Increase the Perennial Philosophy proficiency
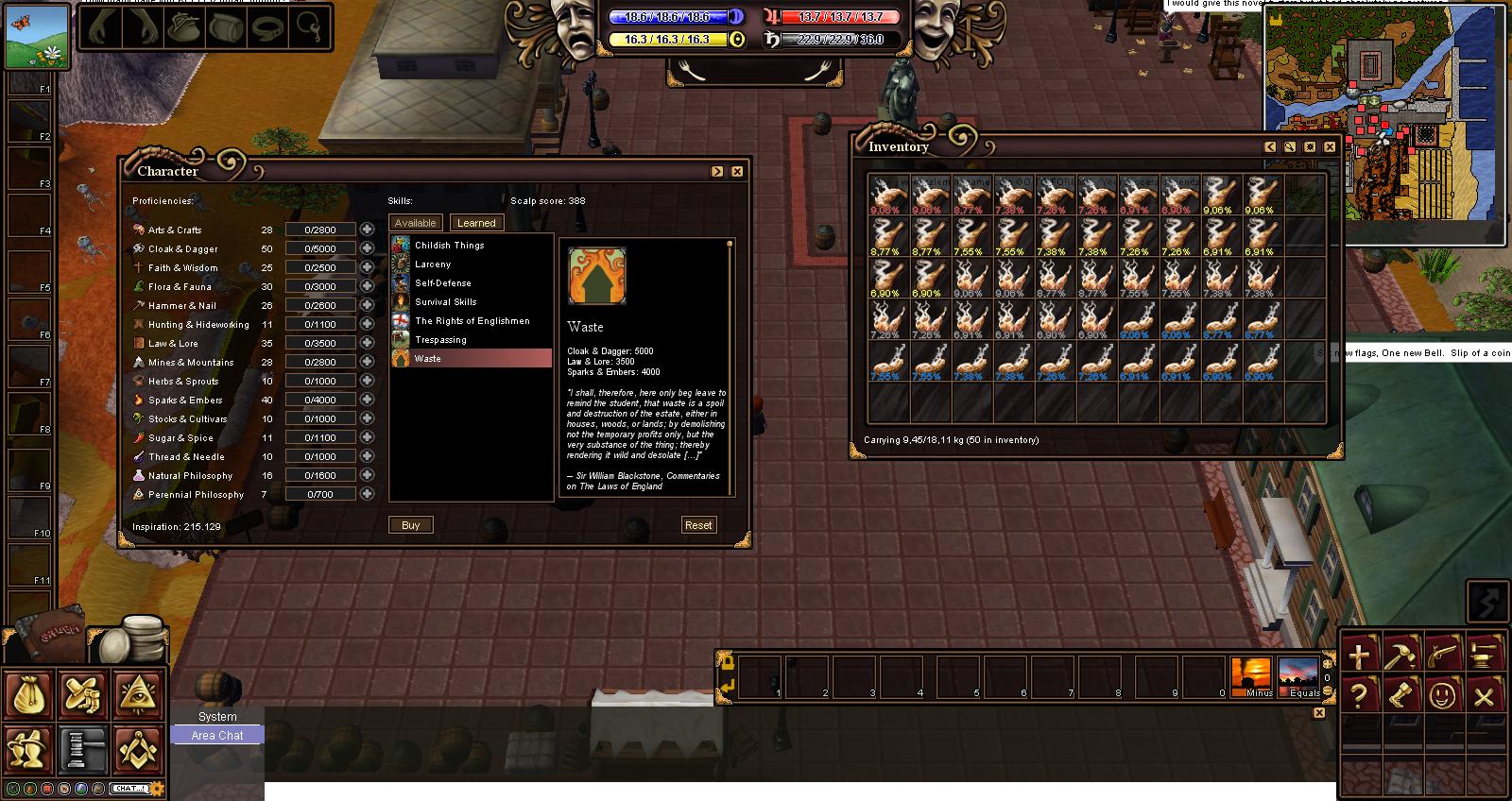The width and height of the screenshot is (1512, 801). tap(367, 494)
